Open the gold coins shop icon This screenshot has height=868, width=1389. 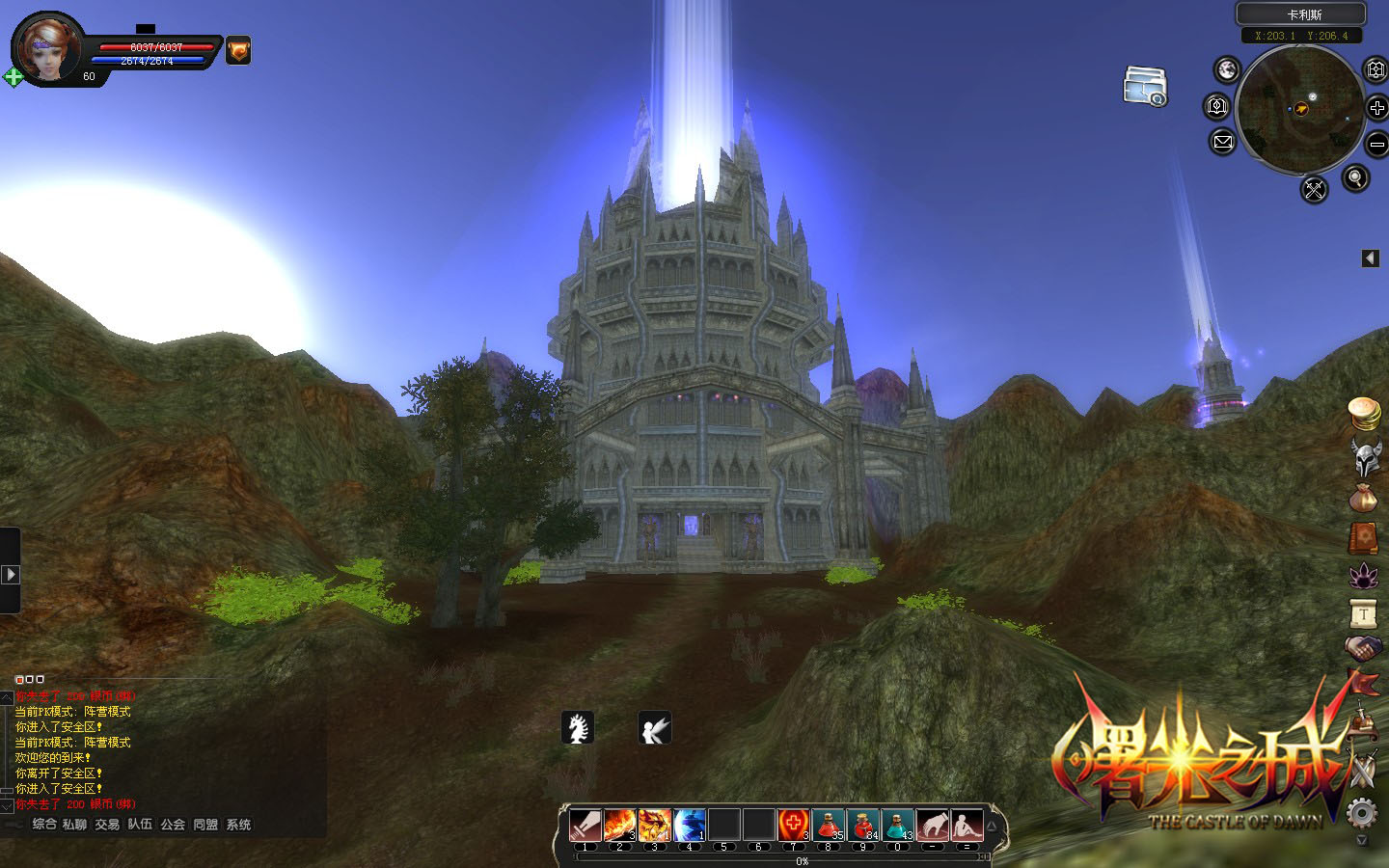coord(1364,414)
